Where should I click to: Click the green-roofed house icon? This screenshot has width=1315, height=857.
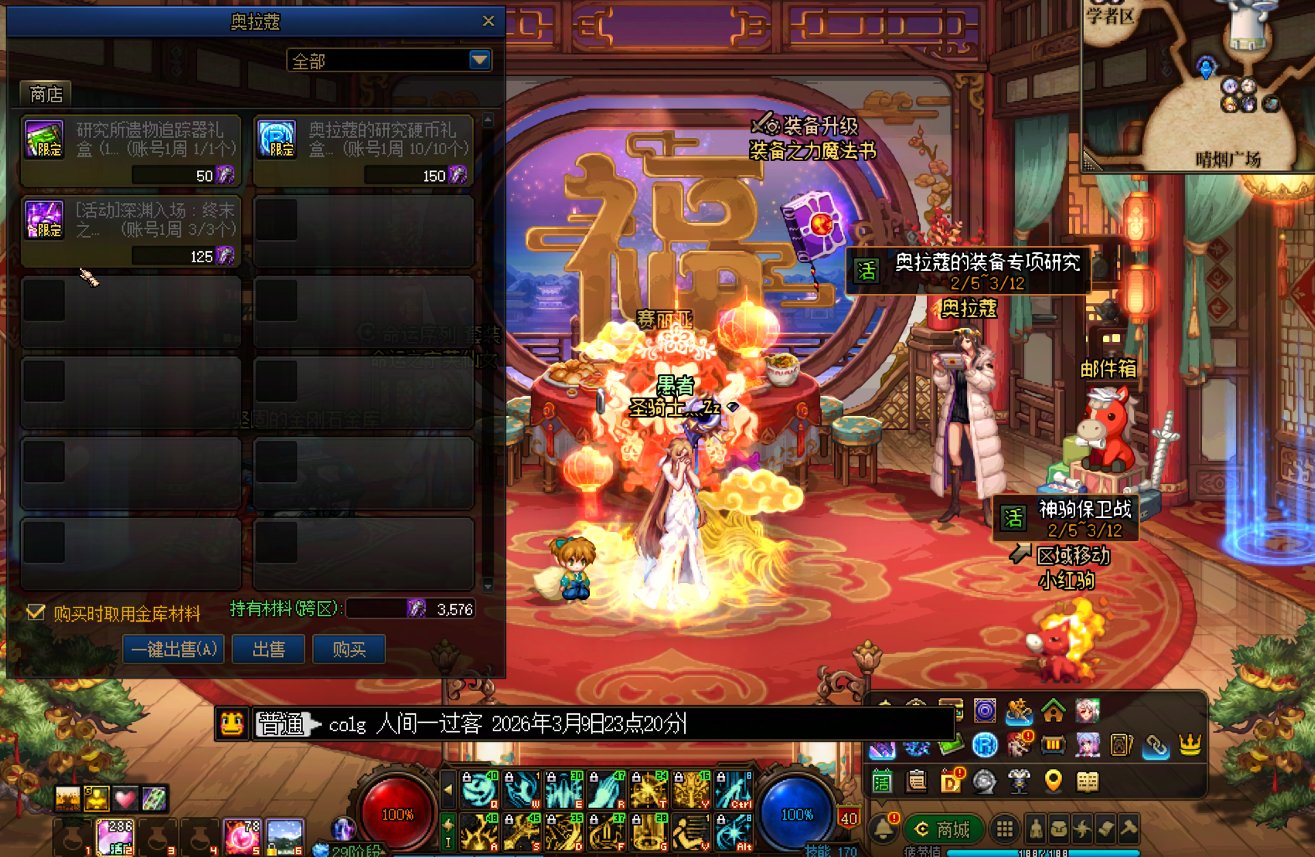coord(1053,711)
